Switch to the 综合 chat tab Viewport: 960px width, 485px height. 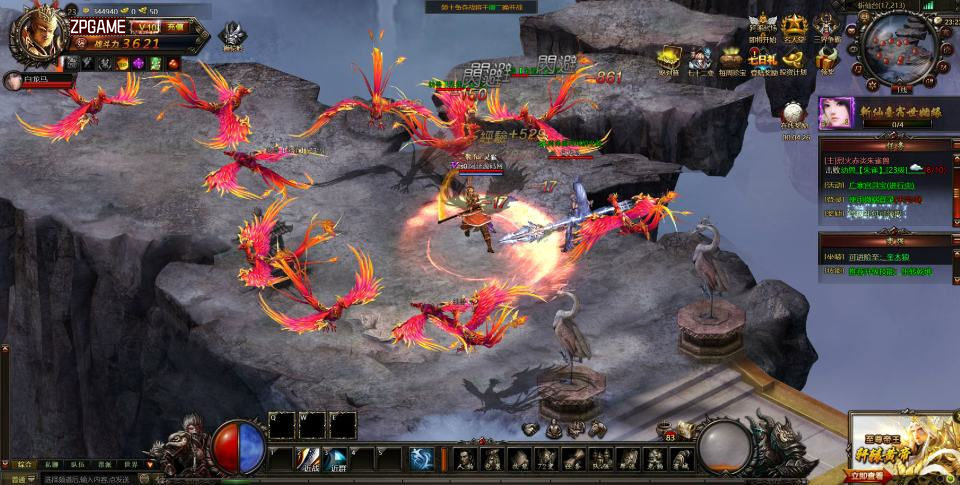coord(25,464)
